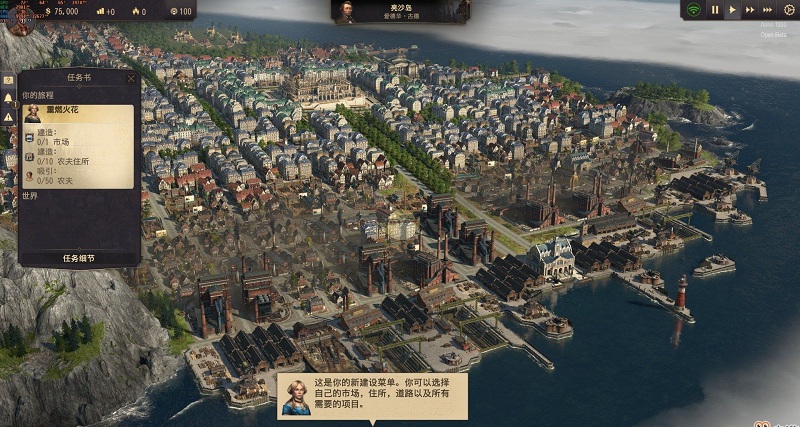Click the advisor portrait in tutorial dialogue
This screenshot has width=800, height=427.
[295, 395]
